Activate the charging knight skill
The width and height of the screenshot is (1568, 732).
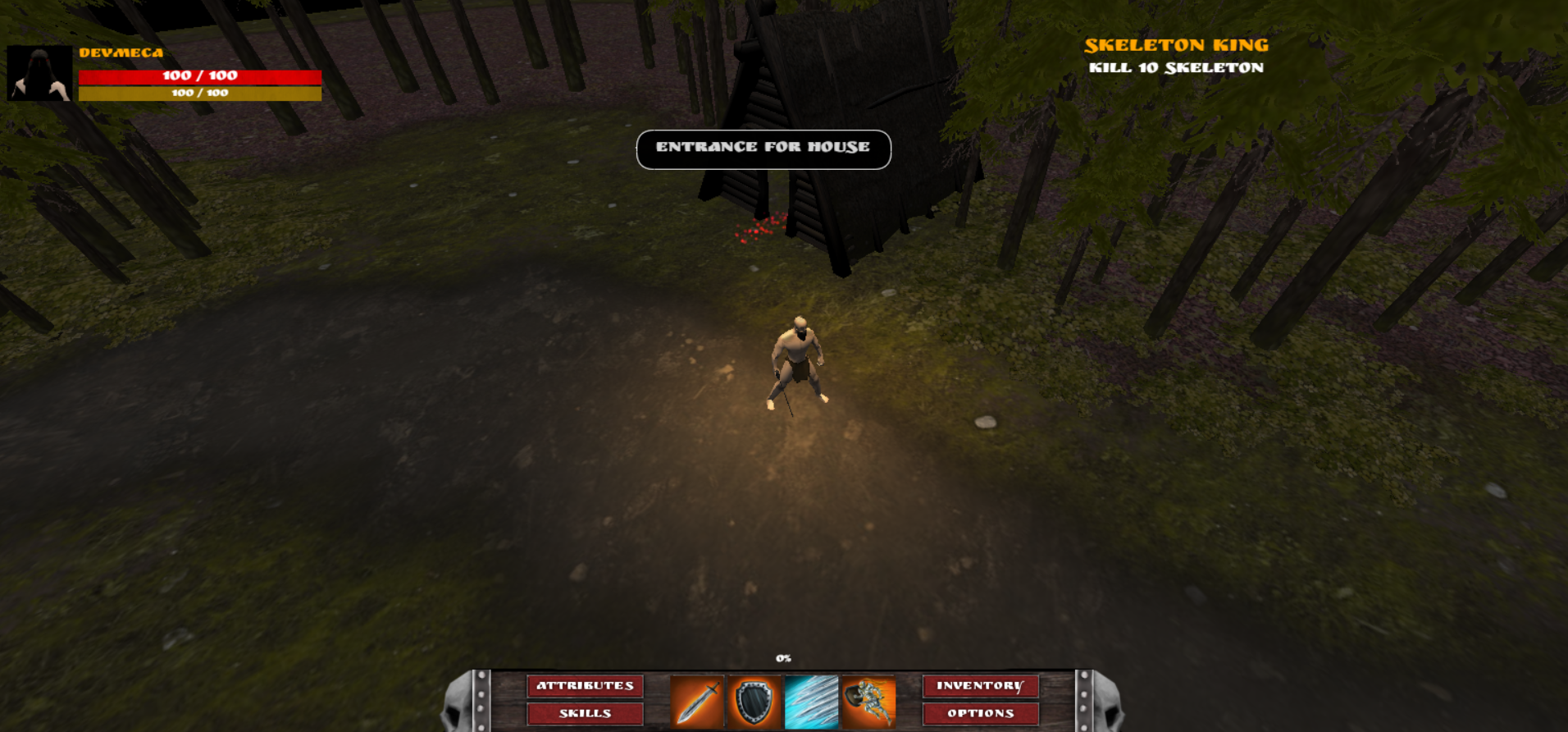(x=868, y=702)
